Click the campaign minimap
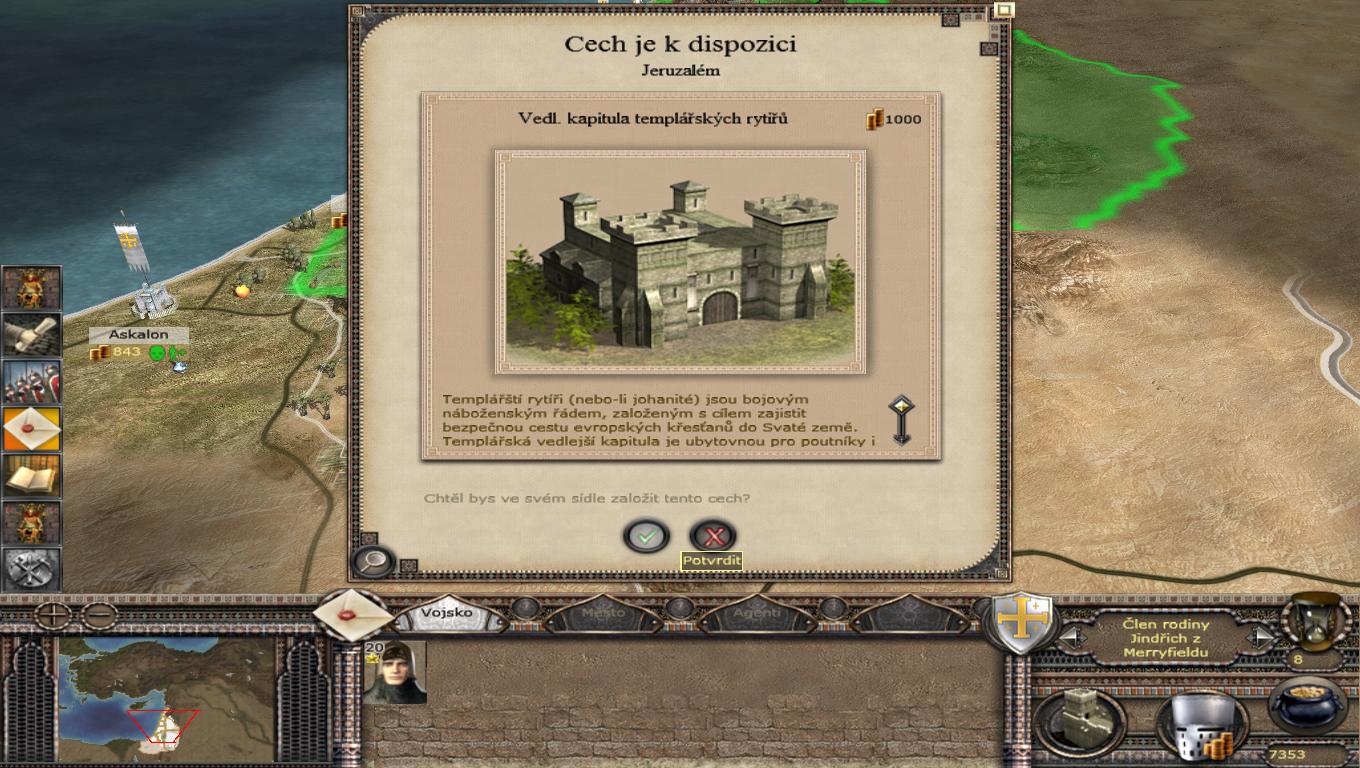 coord(165,699)
